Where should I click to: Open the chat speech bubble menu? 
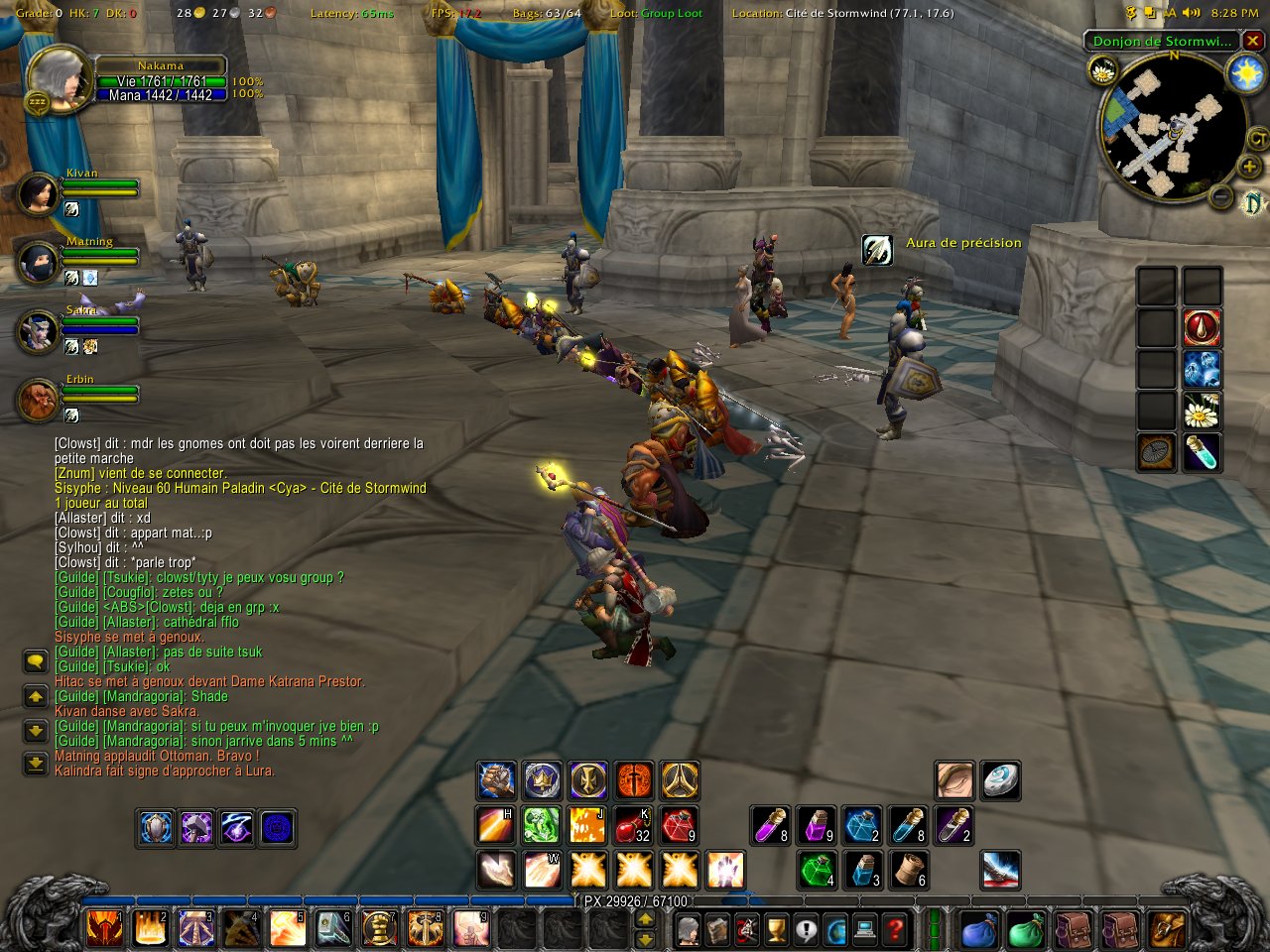point(36,661)
